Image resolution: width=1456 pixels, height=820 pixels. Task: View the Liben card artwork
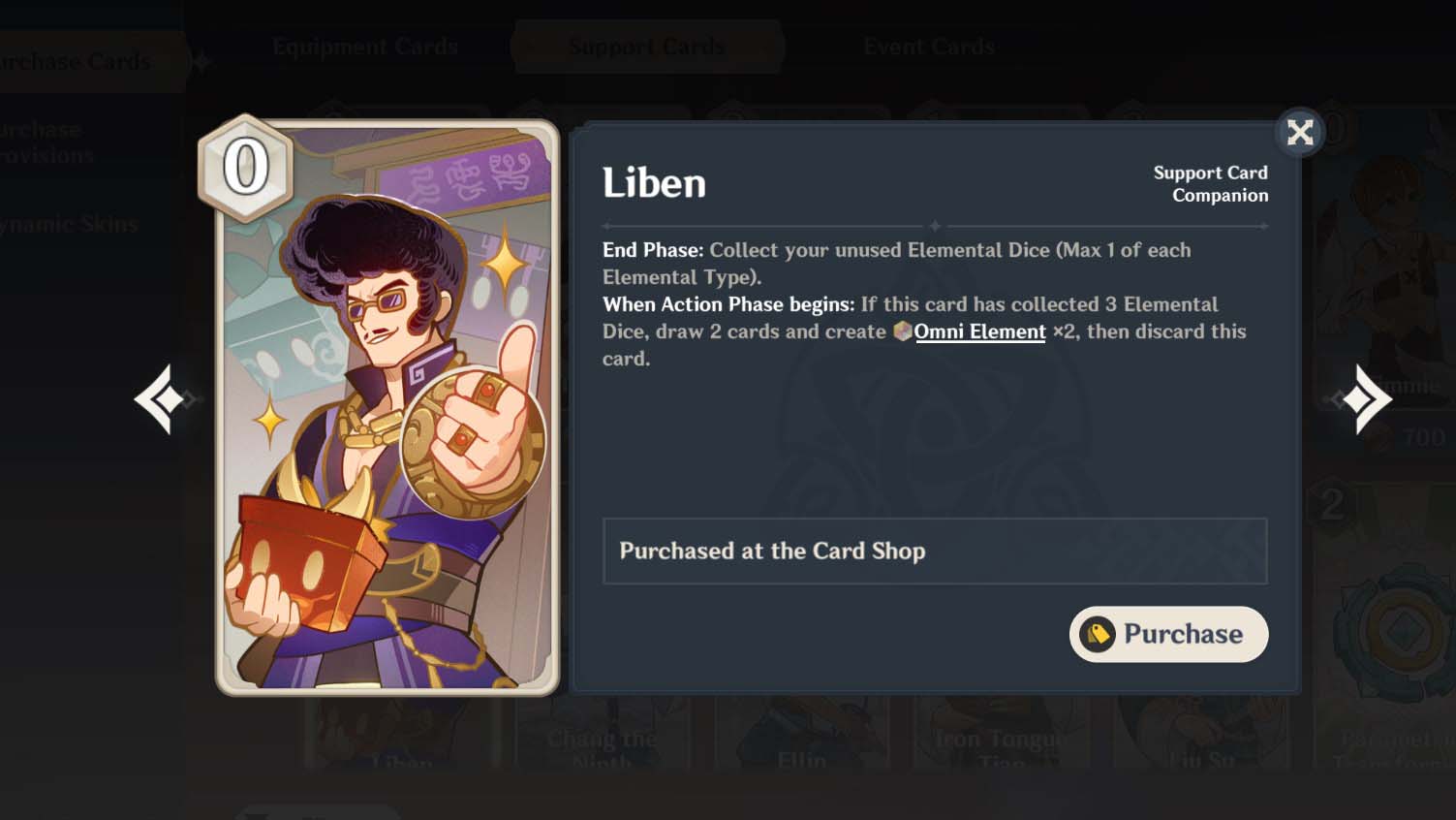pyautogui.click(x=387, y=407)
